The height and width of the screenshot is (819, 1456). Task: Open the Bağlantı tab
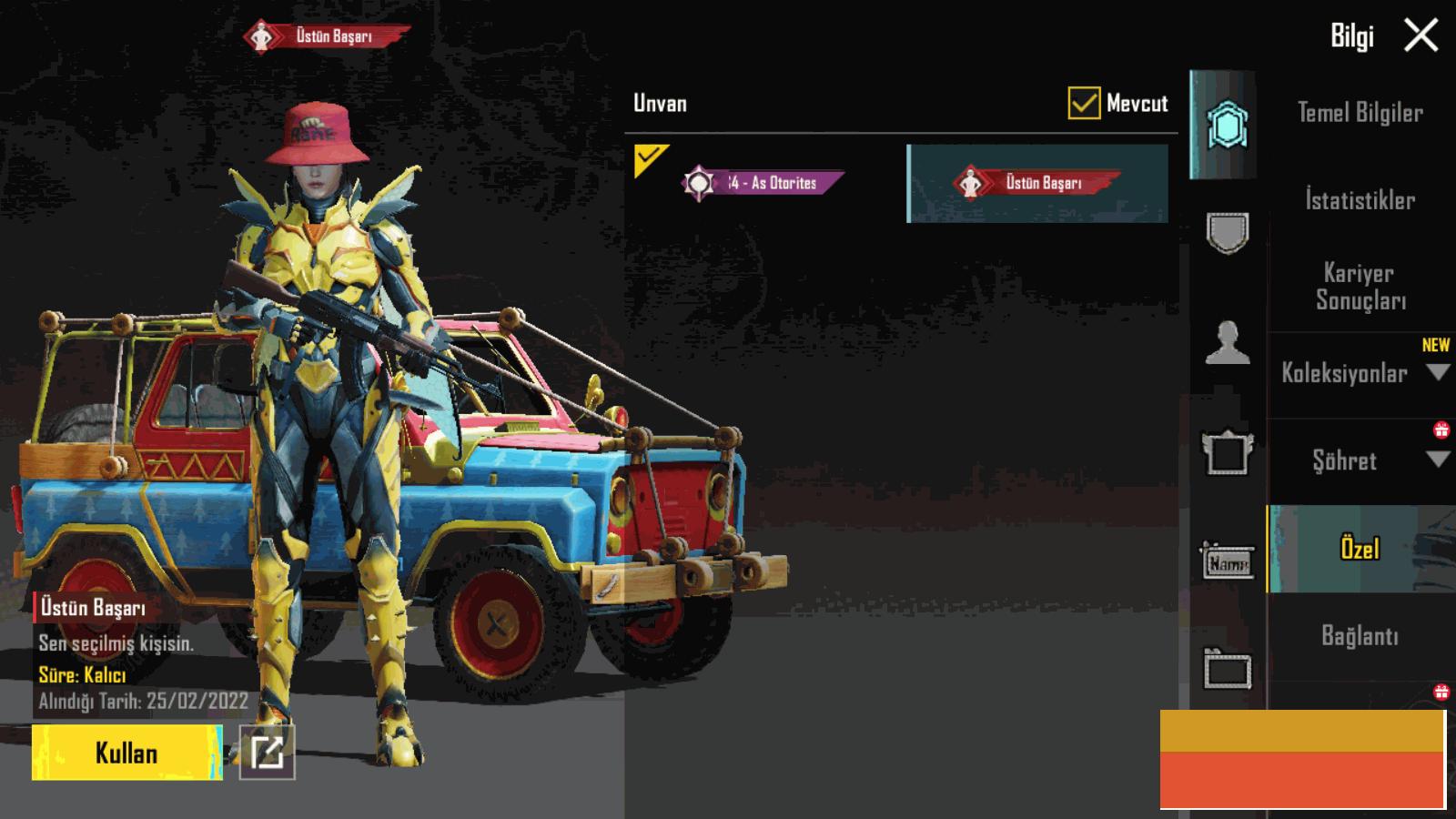click(x=1360, y=635)
